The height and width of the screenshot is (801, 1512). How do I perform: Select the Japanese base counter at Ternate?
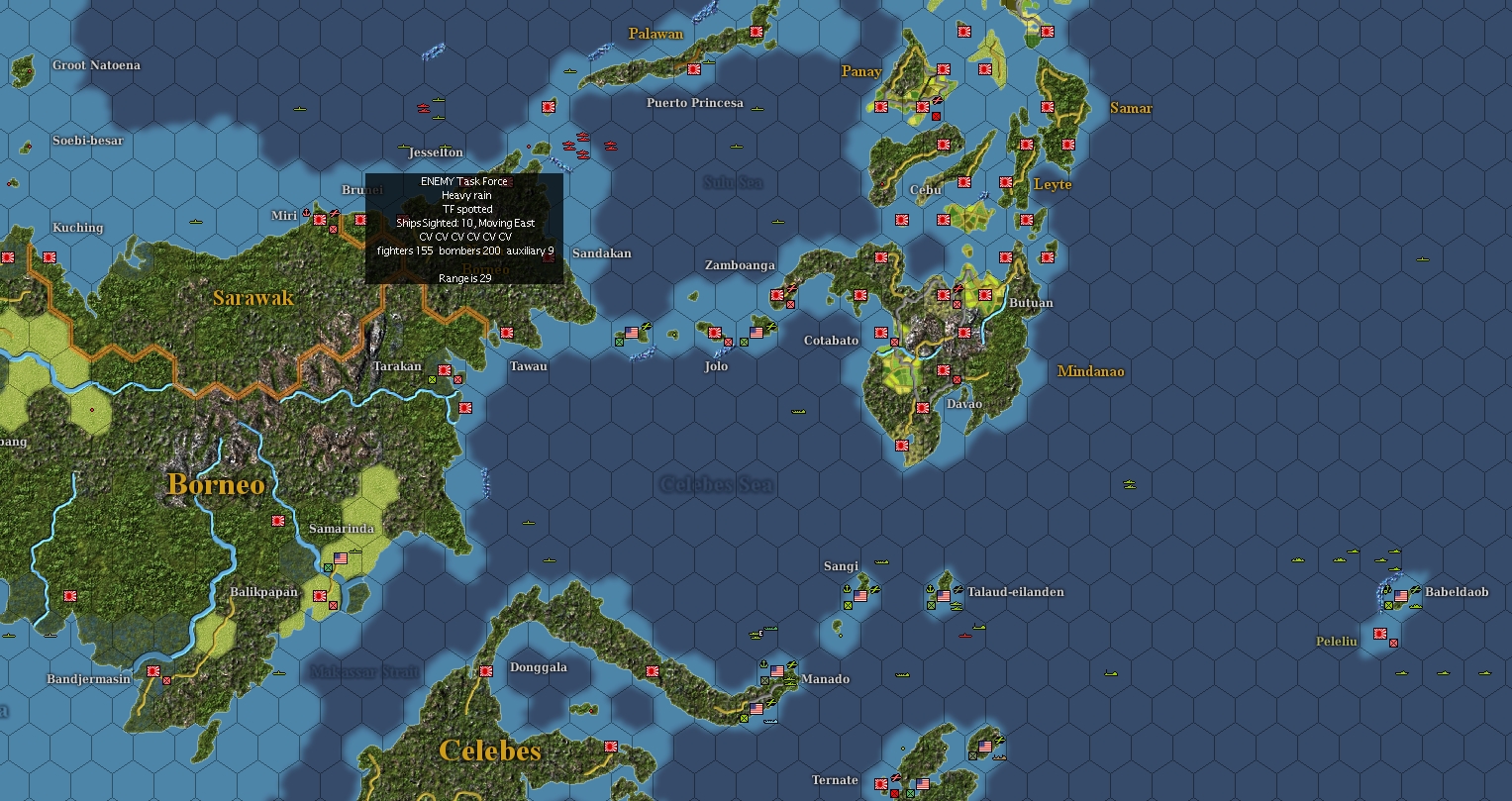coord(881,783)
